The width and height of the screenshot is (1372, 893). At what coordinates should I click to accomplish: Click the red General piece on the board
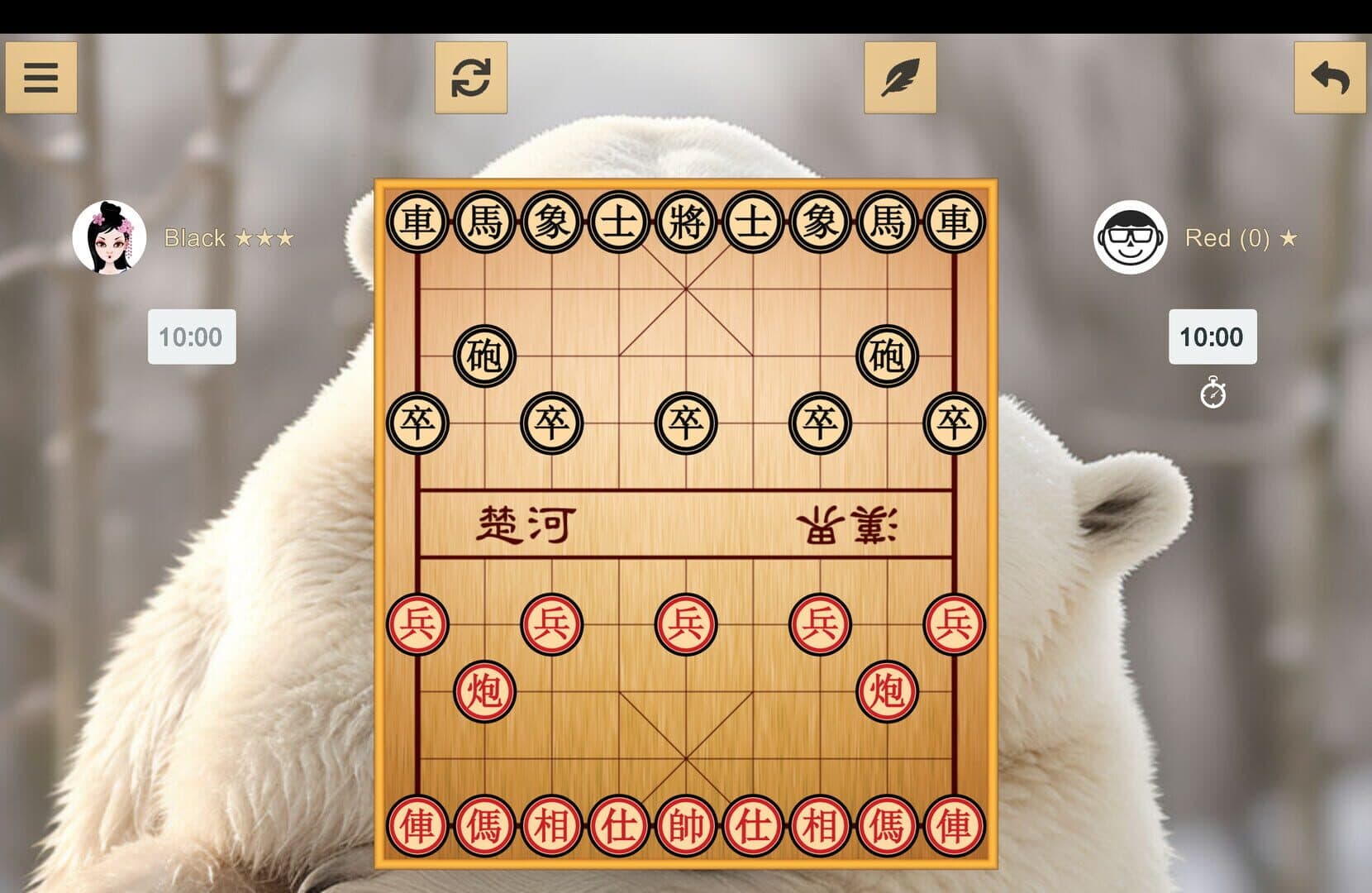click(685, 825)
